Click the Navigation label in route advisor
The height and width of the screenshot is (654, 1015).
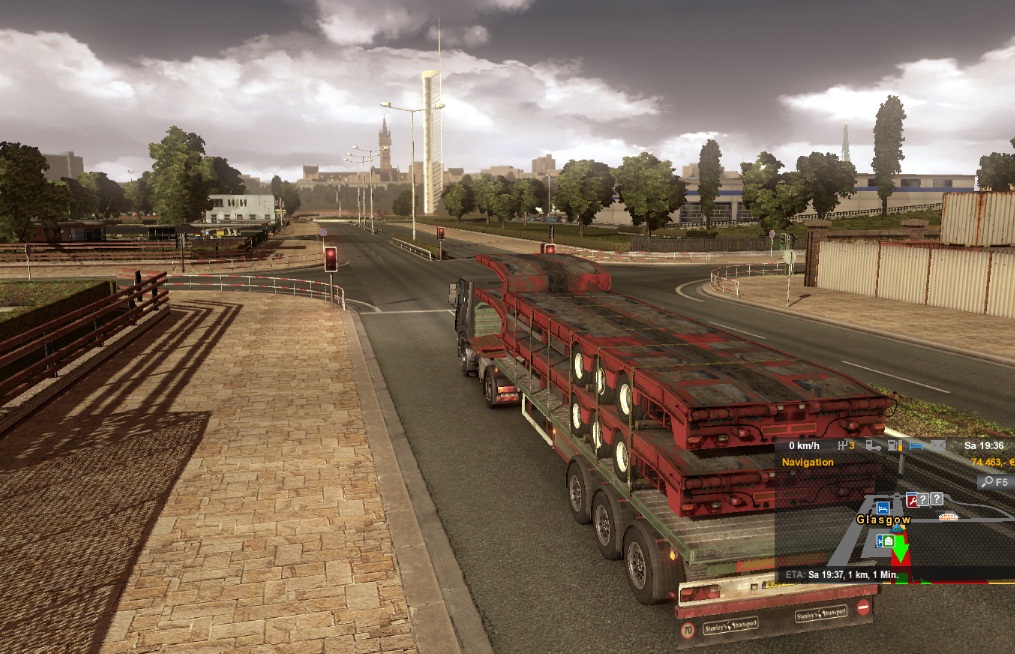pos(807,462)
